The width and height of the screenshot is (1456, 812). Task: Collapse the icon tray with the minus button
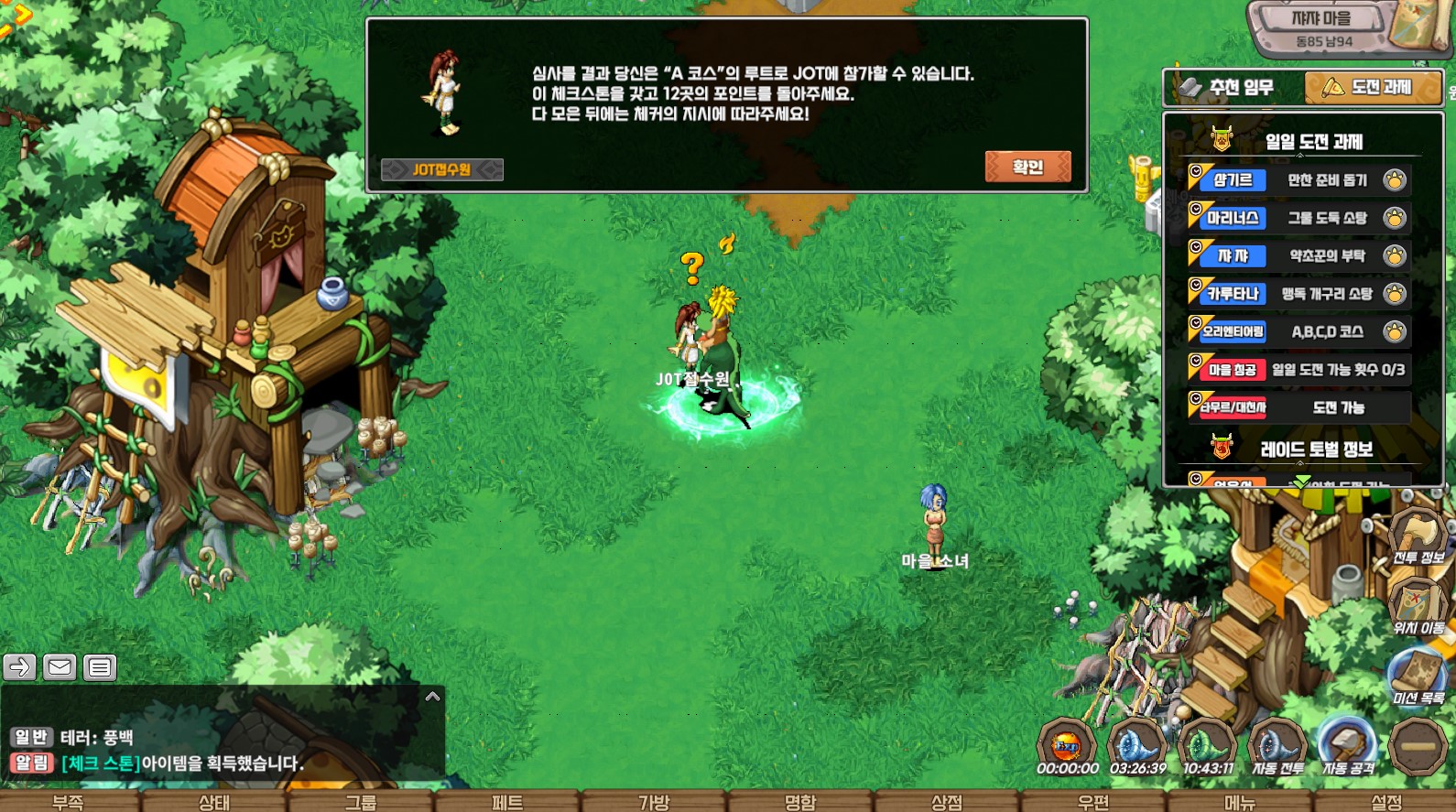coord(1418,748)
